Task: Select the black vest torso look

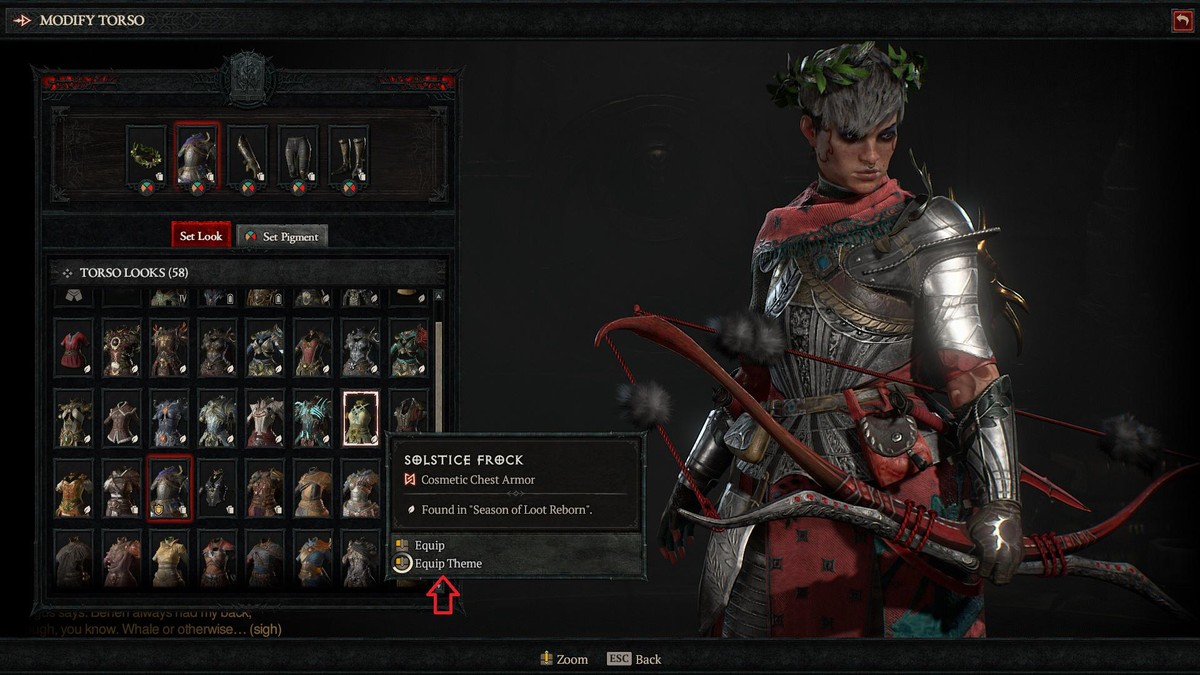Action: pyautogui.click(x=216, y=488)
